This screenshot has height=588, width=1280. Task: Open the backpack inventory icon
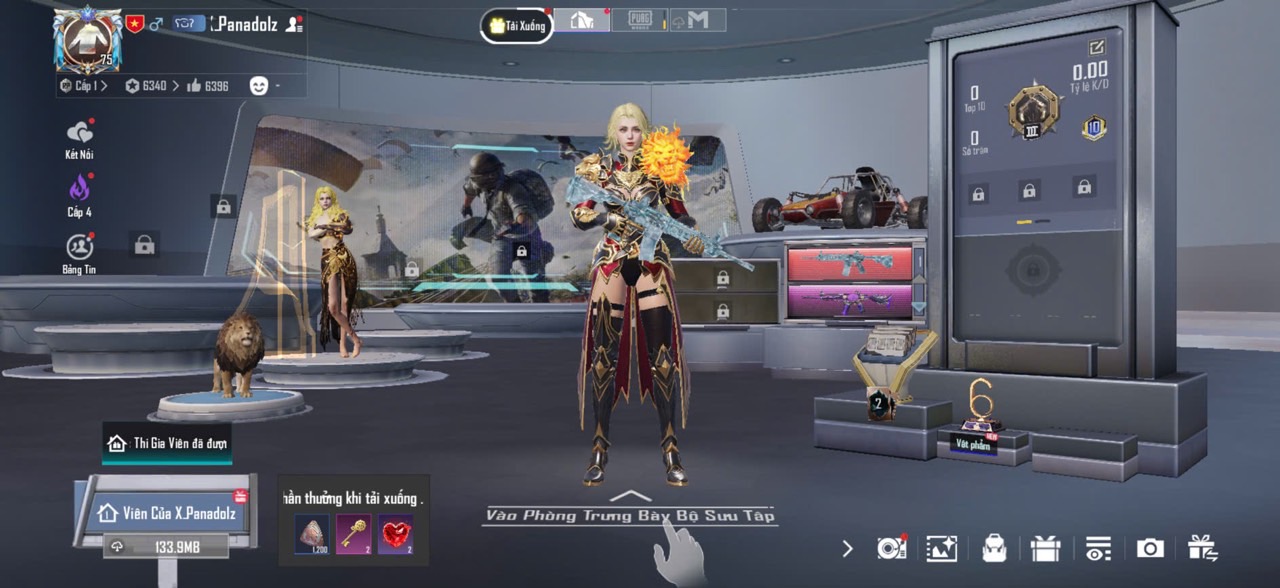coord(994,548)
